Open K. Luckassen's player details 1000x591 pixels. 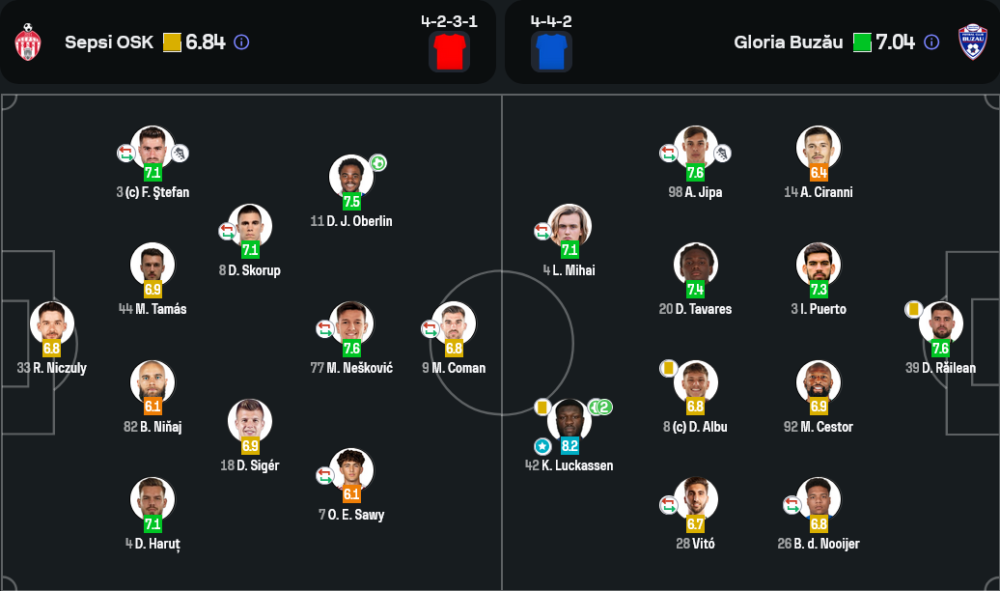point(569,421)
